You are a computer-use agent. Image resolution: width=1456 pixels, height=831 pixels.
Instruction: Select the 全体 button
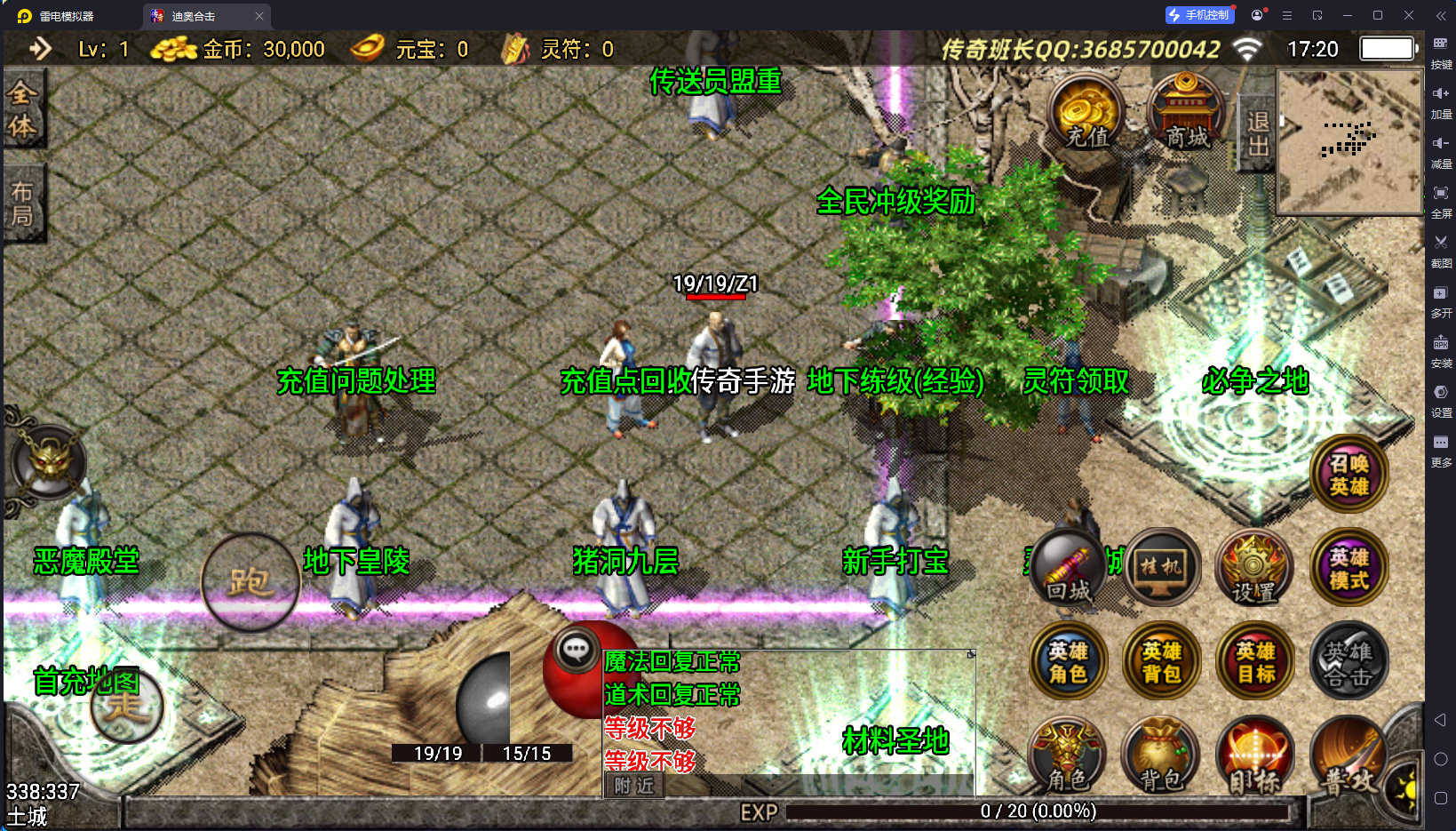[x=23, y=109]
